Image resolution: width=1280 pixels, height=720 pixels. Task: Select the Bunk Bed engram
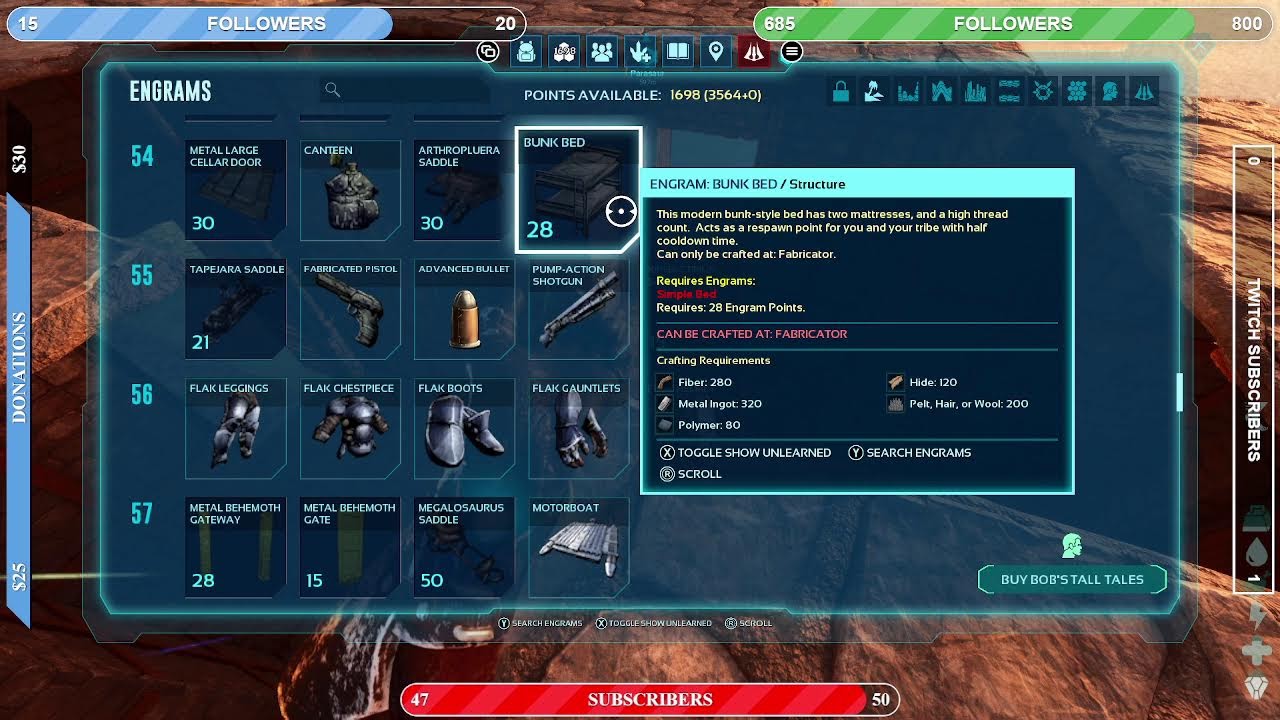(x=578, y=190)
